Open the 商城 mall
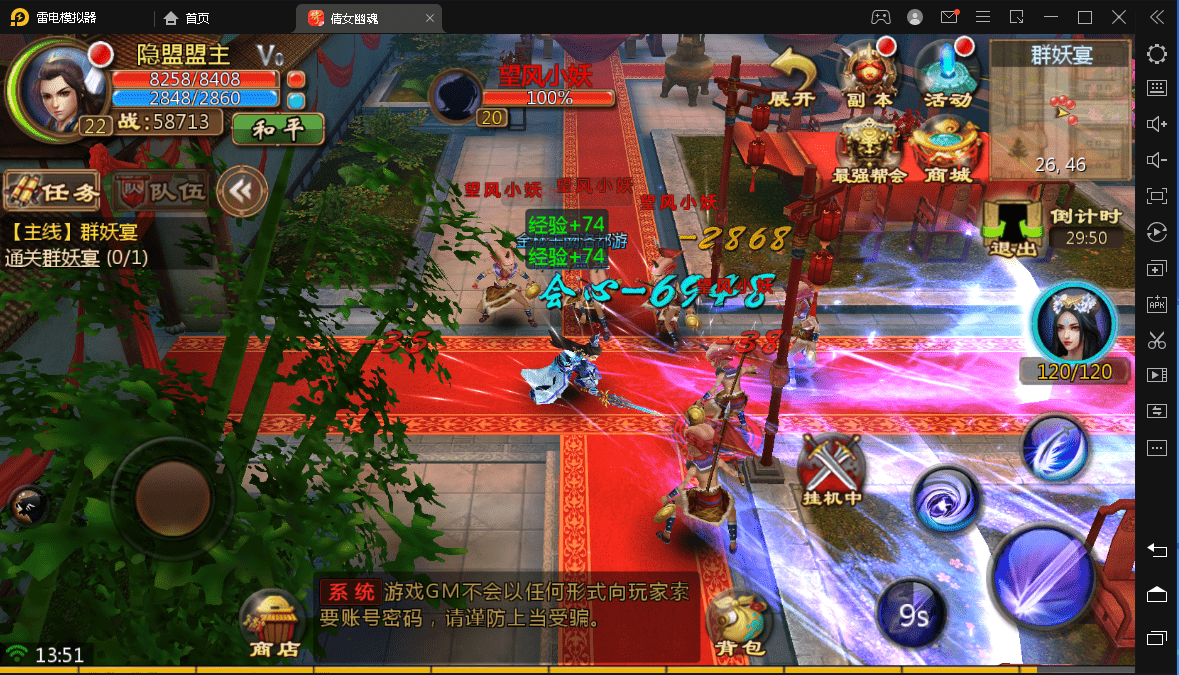The width and height of the screenshot is (1179, 675). click(947, 150)
